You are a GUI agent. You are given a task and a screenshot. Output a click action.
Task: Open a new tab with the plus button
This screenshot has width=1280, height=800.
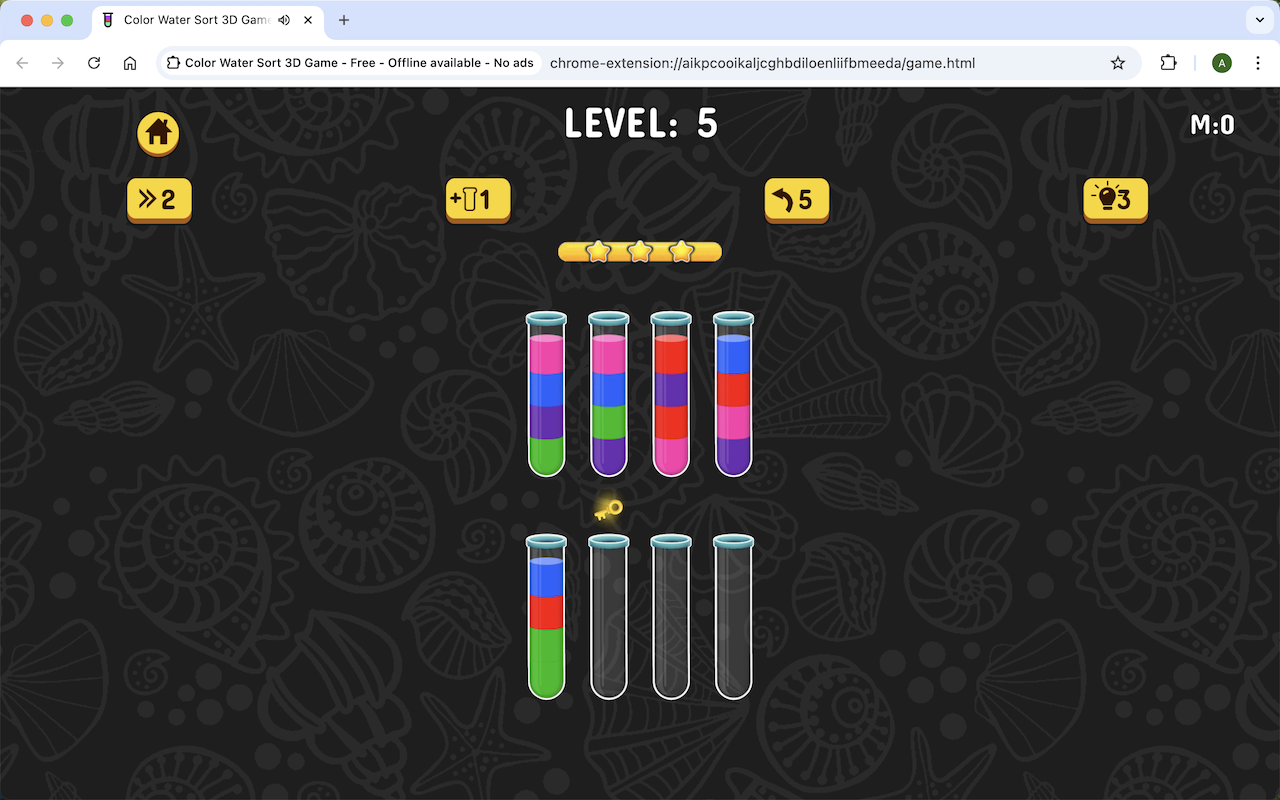[x=344, y=20]
